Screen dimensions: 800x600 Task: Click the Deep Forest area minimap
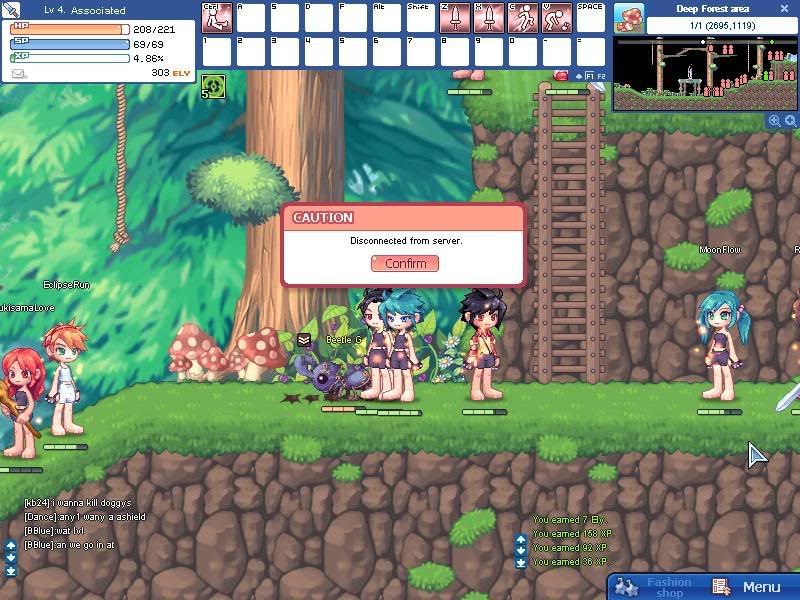point(704,73)
